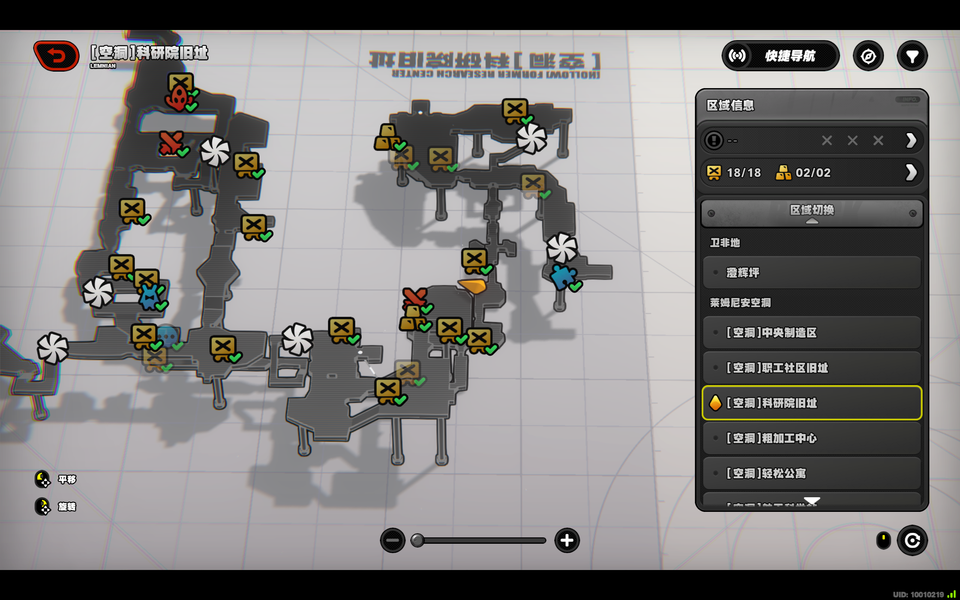Expand the first area info row arrow
This screenshot has width=960, height=600.
[x=910, y=140]
